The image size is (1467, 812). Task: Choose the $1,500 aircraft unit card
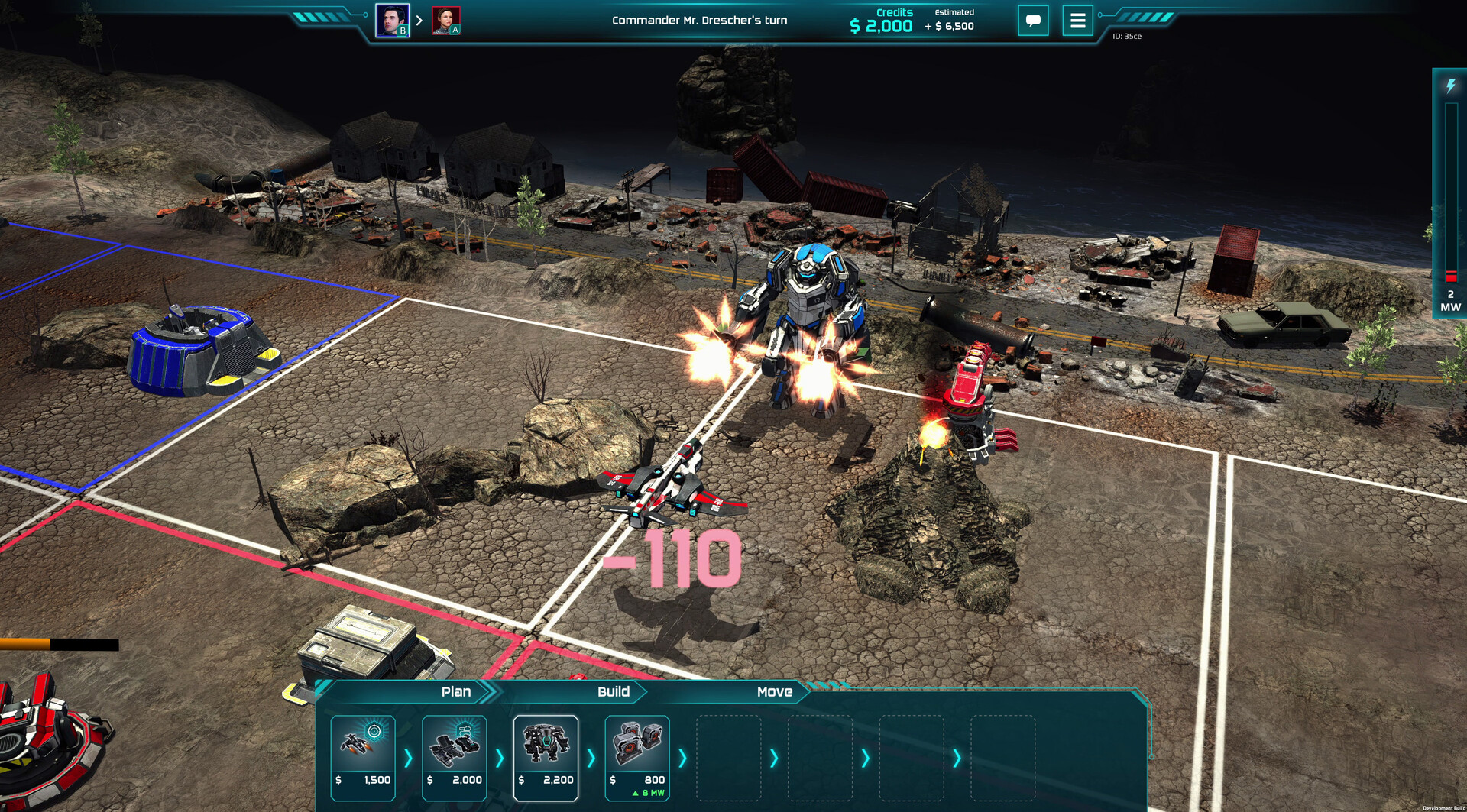(363, 757)
